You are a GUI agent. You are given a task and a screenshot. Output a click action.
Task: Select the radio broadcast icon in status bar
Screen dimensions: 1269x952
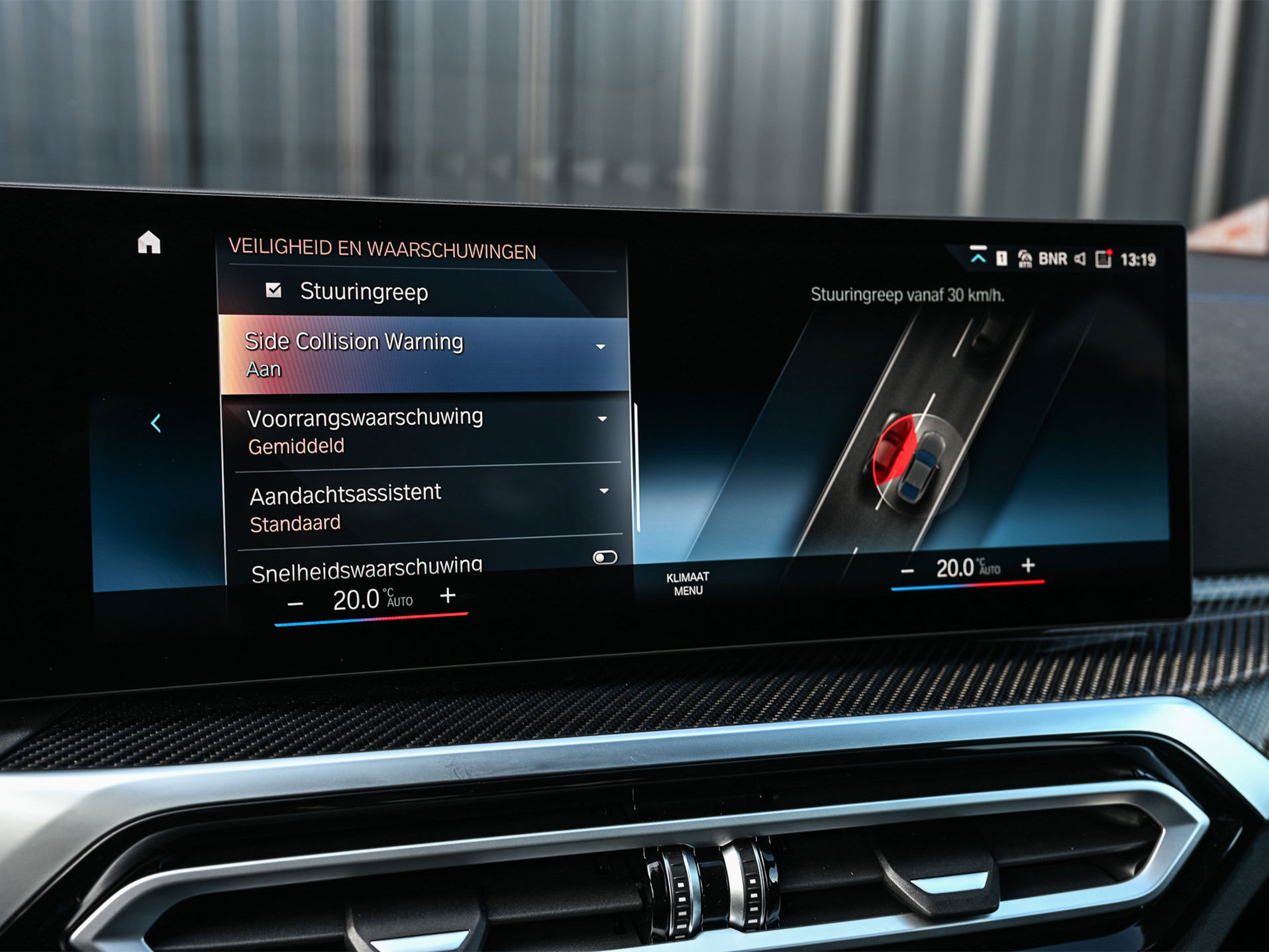(x=1025, y=259)
